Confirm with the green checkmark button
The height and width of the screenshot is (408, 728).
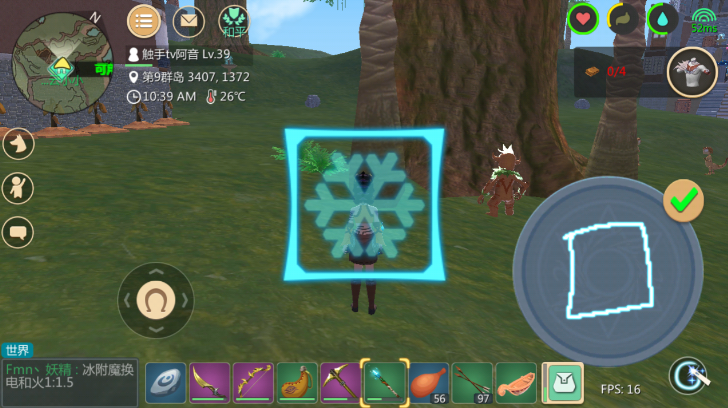click(684, 201)
